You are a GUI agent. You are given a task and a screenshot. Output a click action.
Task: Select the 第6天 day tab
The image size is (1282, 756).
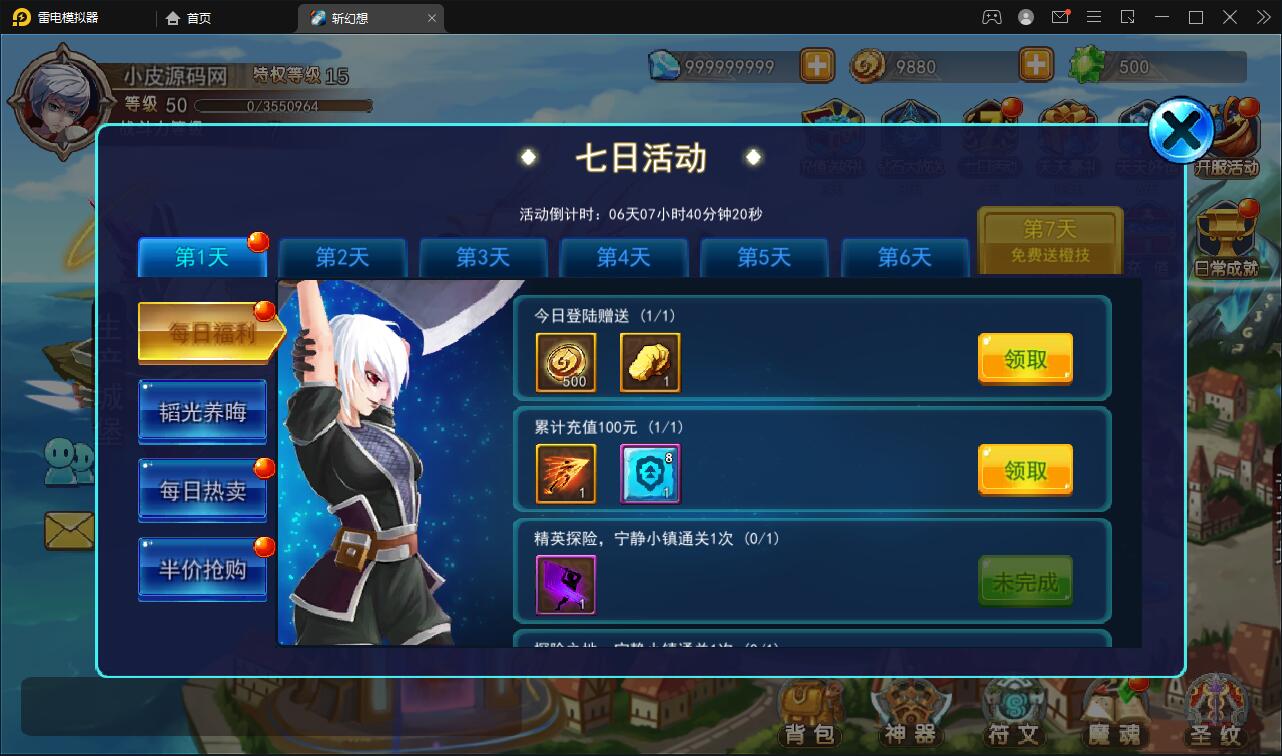click(x=905, y=257)
